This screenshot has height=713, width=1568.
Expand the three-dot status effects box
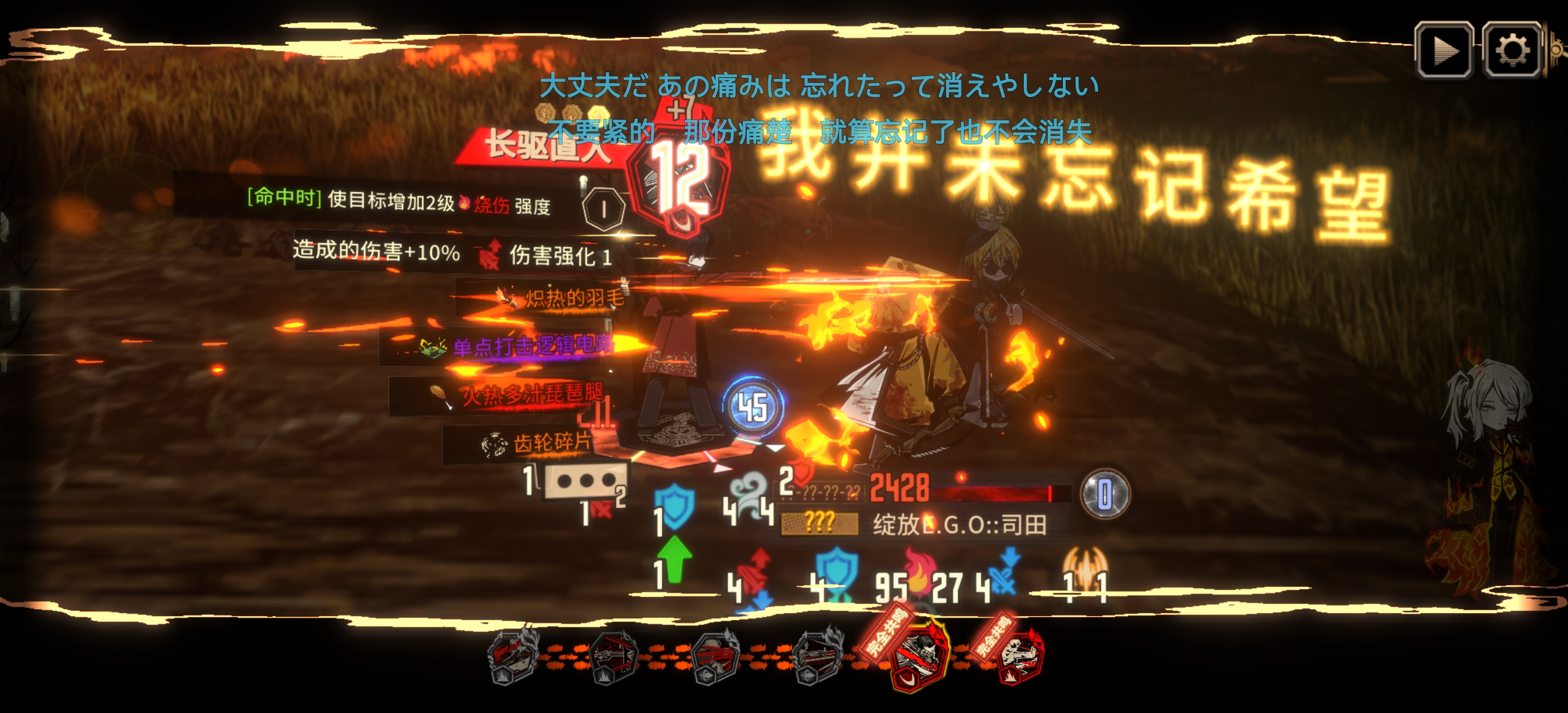click(x=585, y=481)
